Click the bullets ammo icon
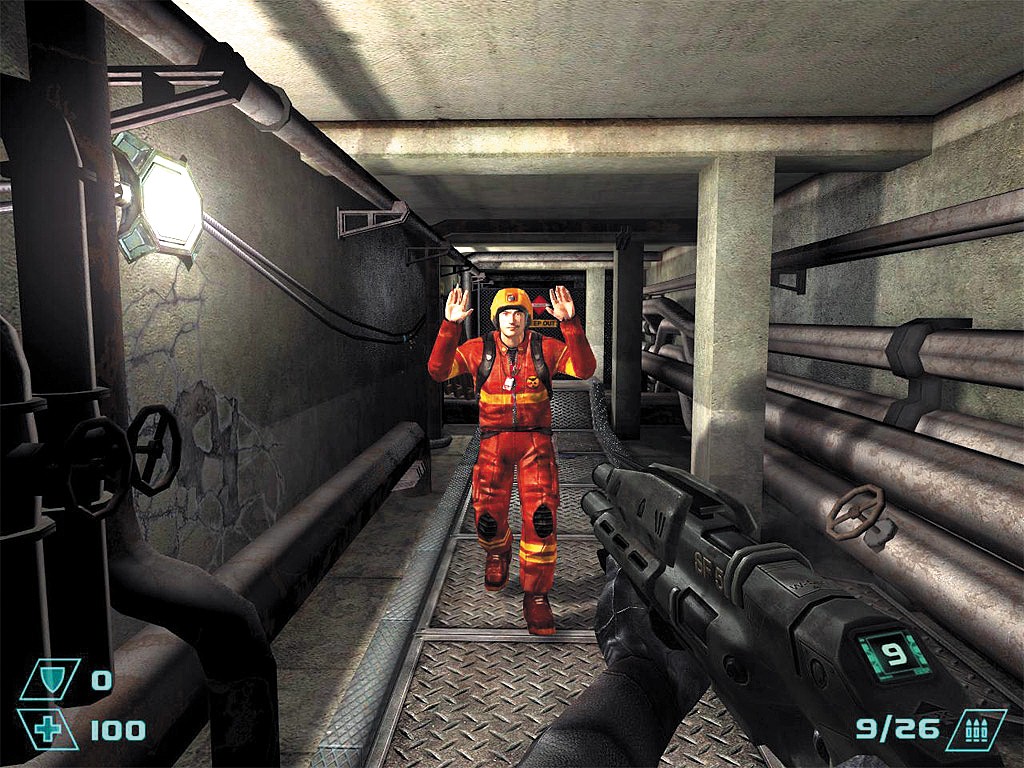Viewport: 1024px width, 768px height. click(x=975, y=729)
